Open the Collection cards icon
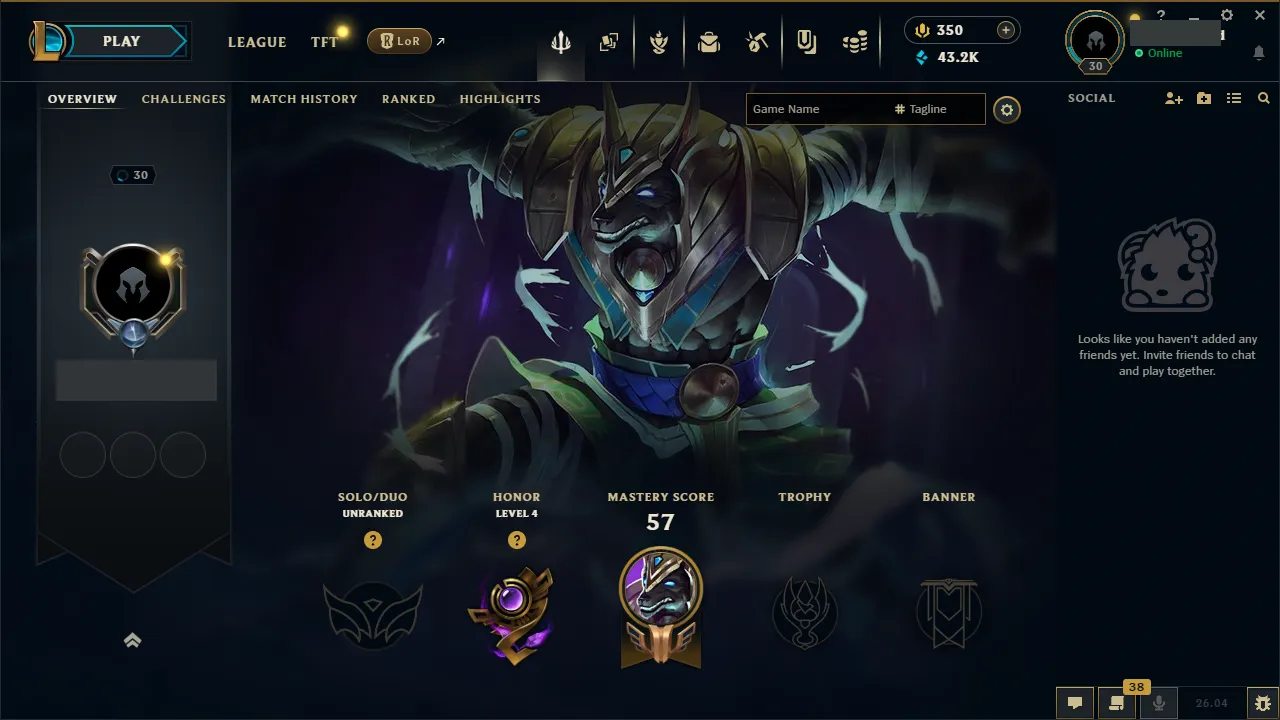The height and width of the screenshot is (720, 1280). 609,41
